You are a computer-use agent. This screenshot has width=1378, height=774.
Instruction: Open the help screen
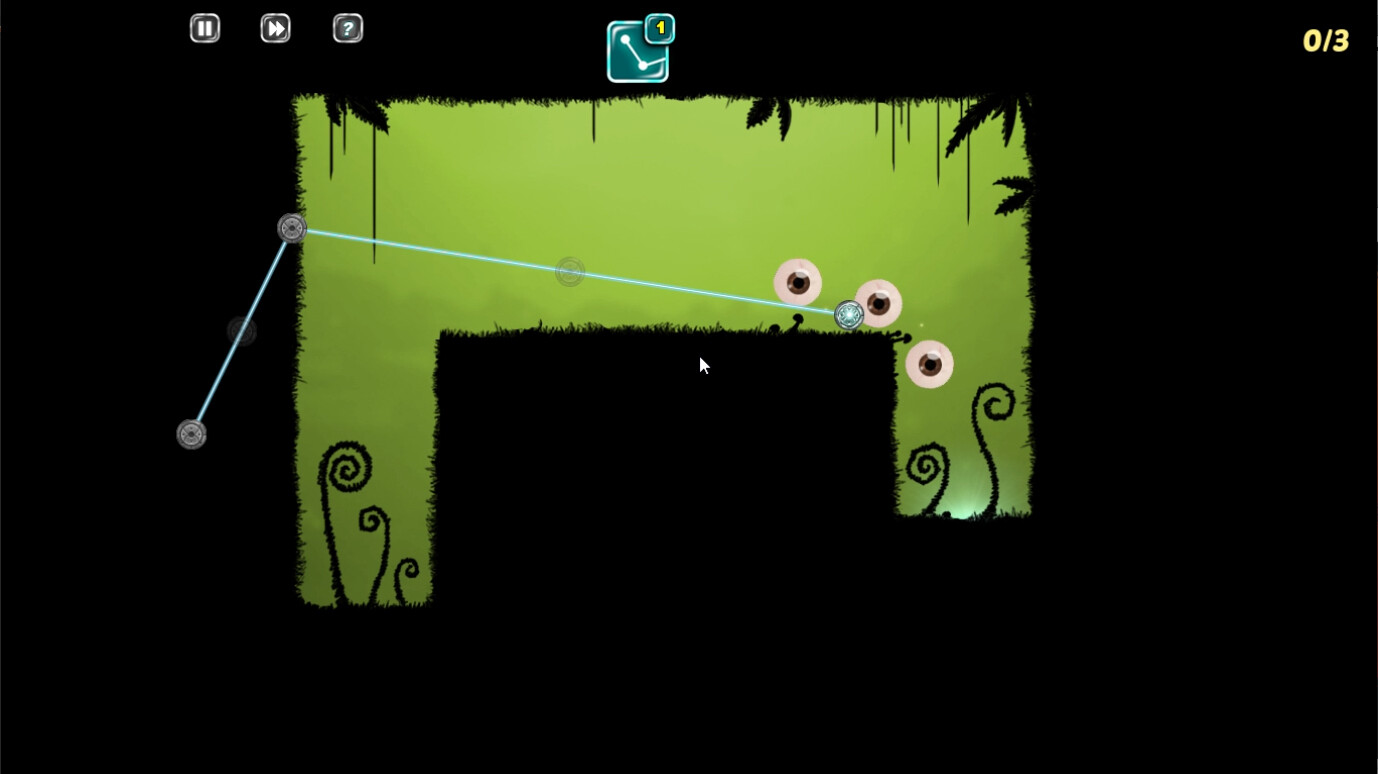click(x=347, y=28)
